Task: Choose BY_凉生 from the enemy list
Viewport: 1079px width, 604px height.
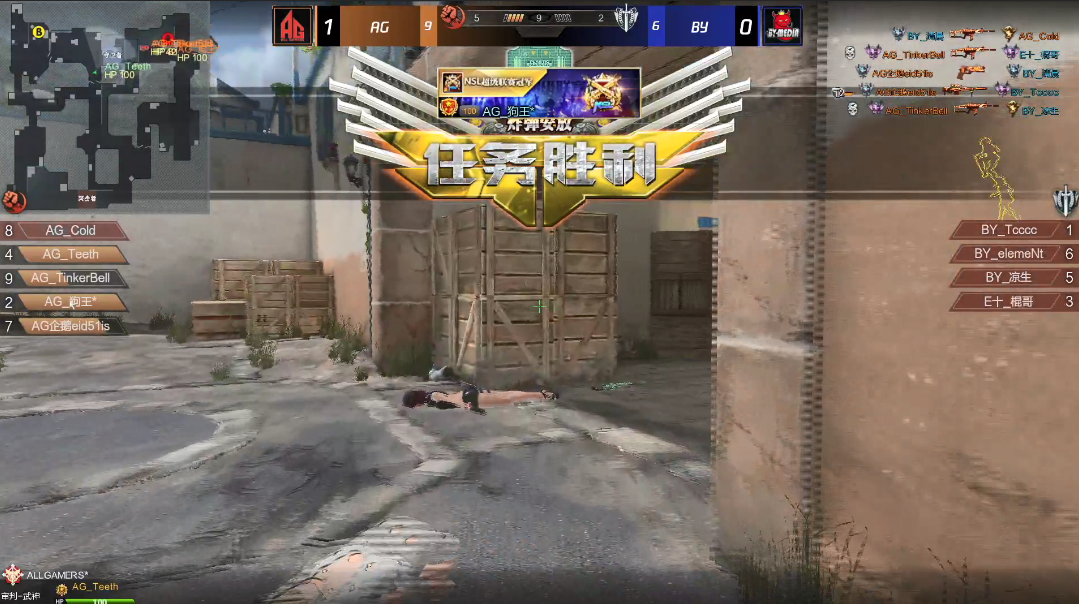Action: coord(1008,278)
